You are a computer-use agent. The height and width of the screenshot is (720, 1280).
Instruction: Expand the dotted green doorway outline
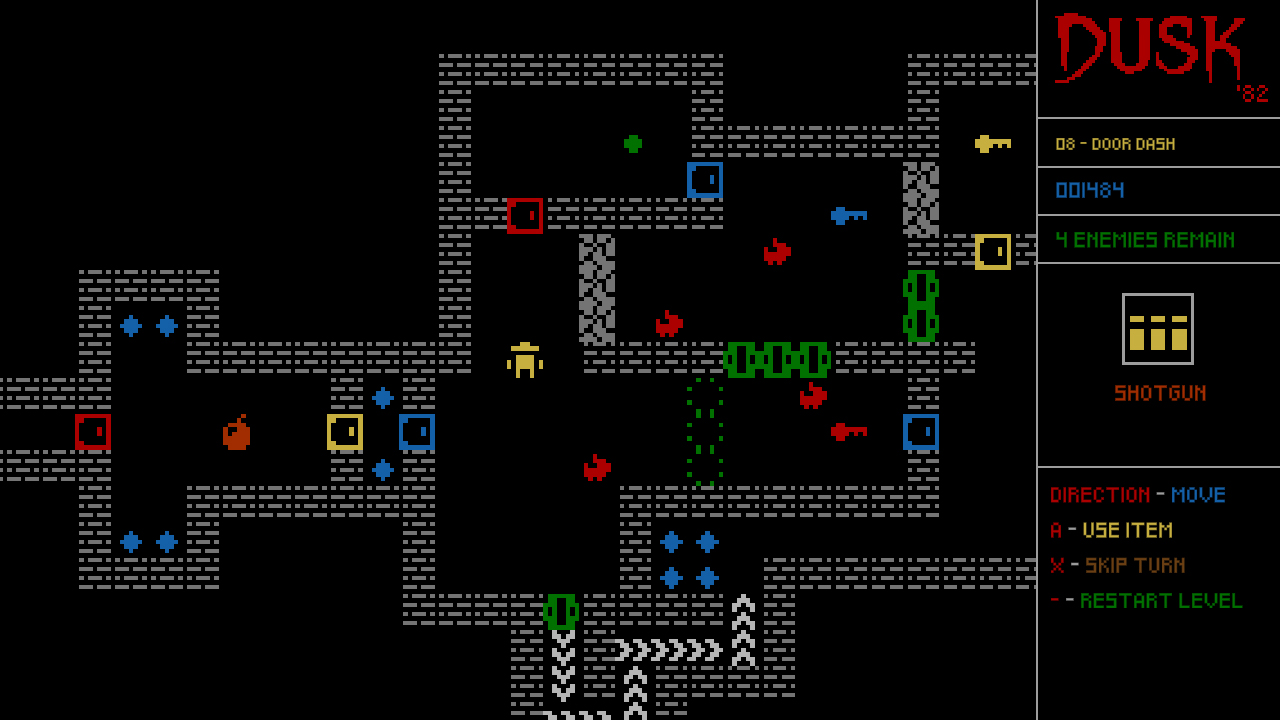[703, 430]
